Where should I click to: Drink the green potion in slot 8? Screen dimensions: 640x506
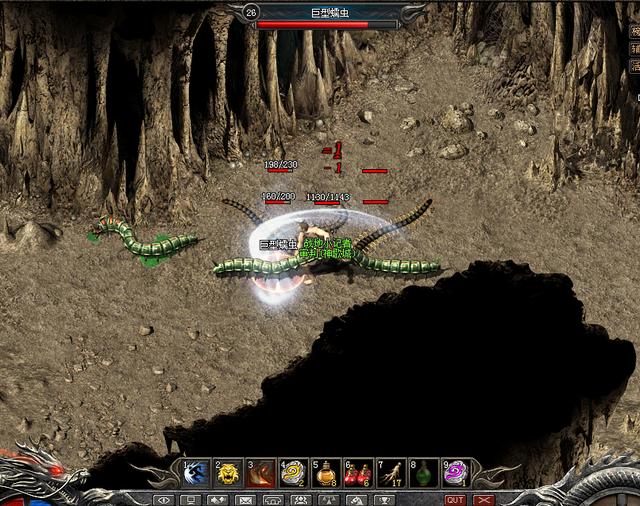coord(423,473)
